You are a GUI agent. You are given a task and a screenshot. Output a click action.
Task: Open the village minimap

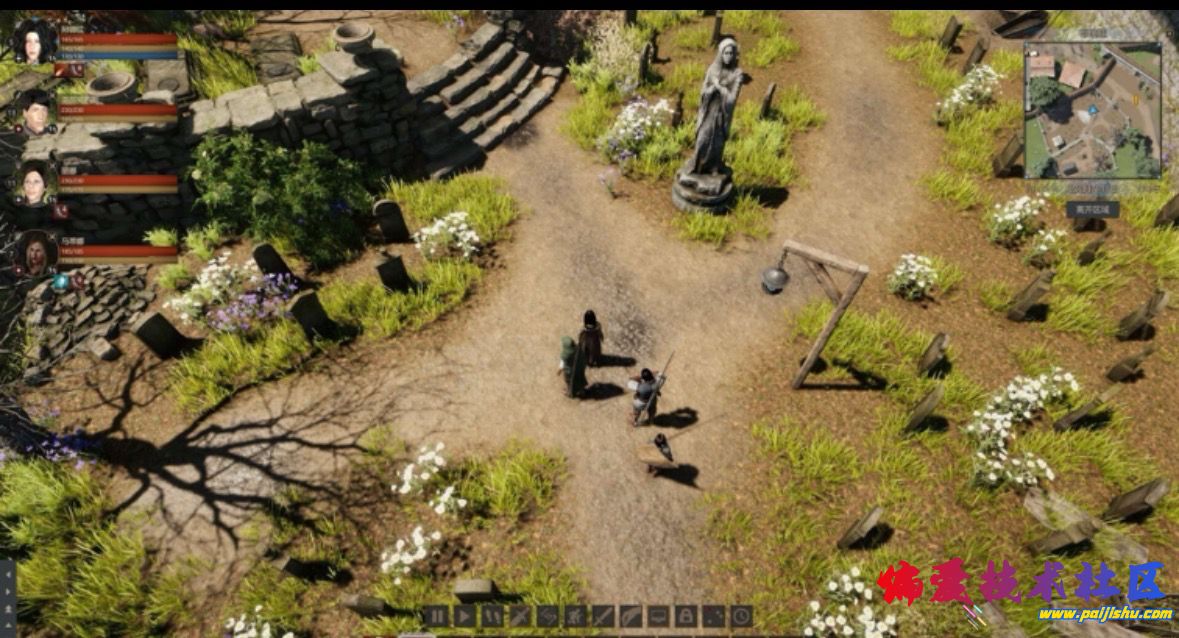[1092, 110]
